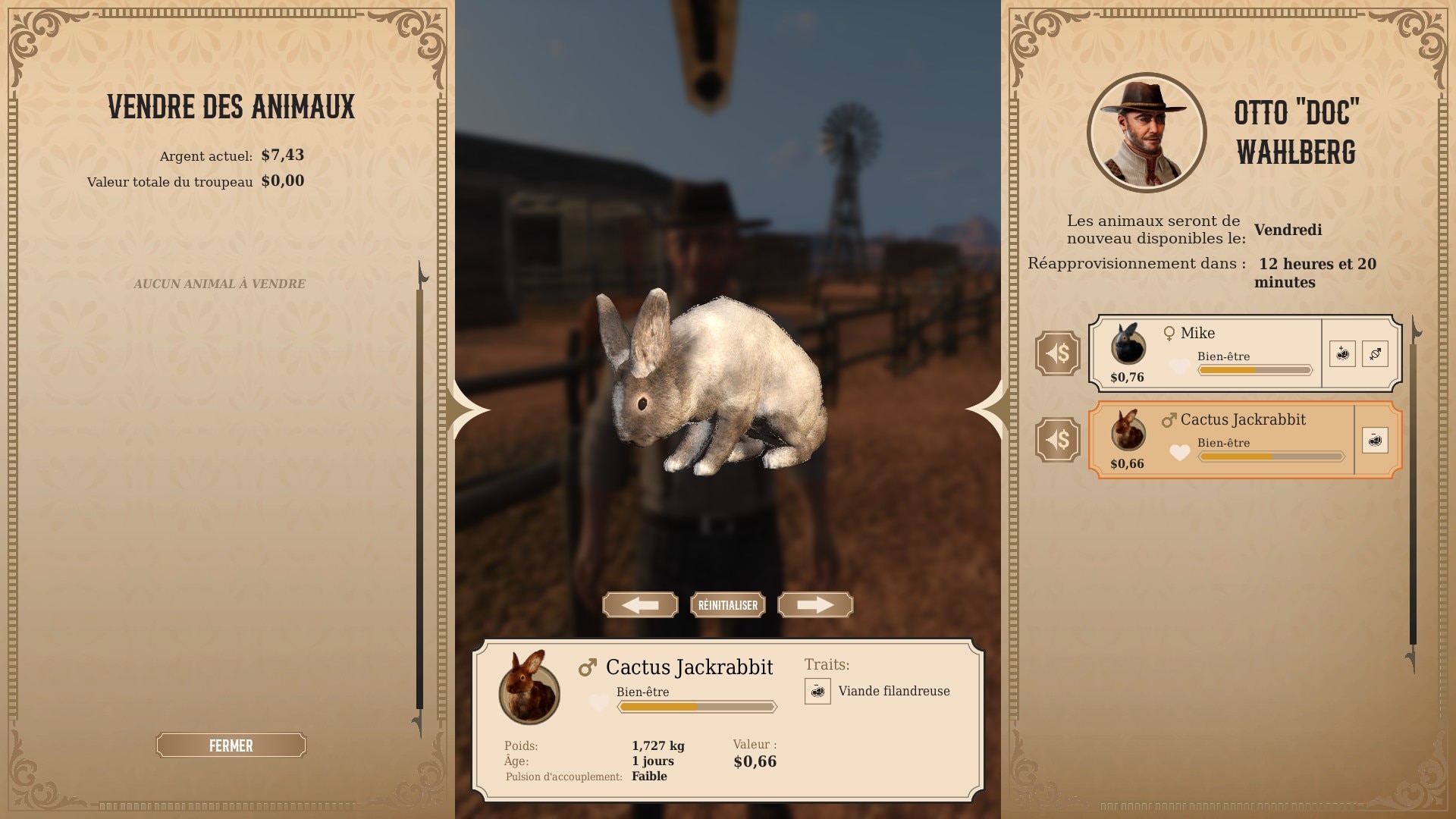Click Mike's second trait icon

tap(1375, 353)
